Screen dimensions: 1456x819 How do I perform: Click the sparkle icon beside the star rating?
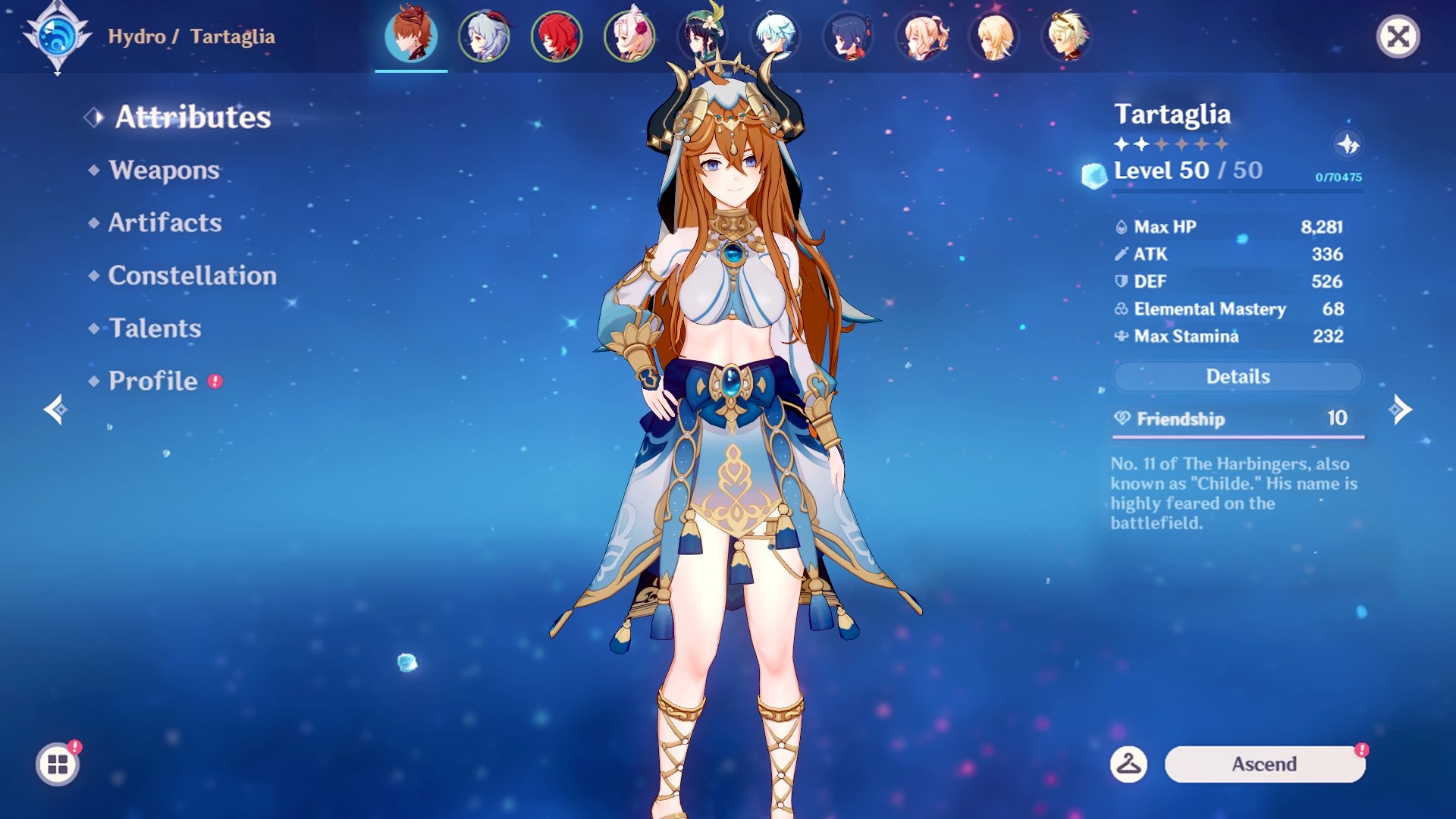coord(1348,144)
